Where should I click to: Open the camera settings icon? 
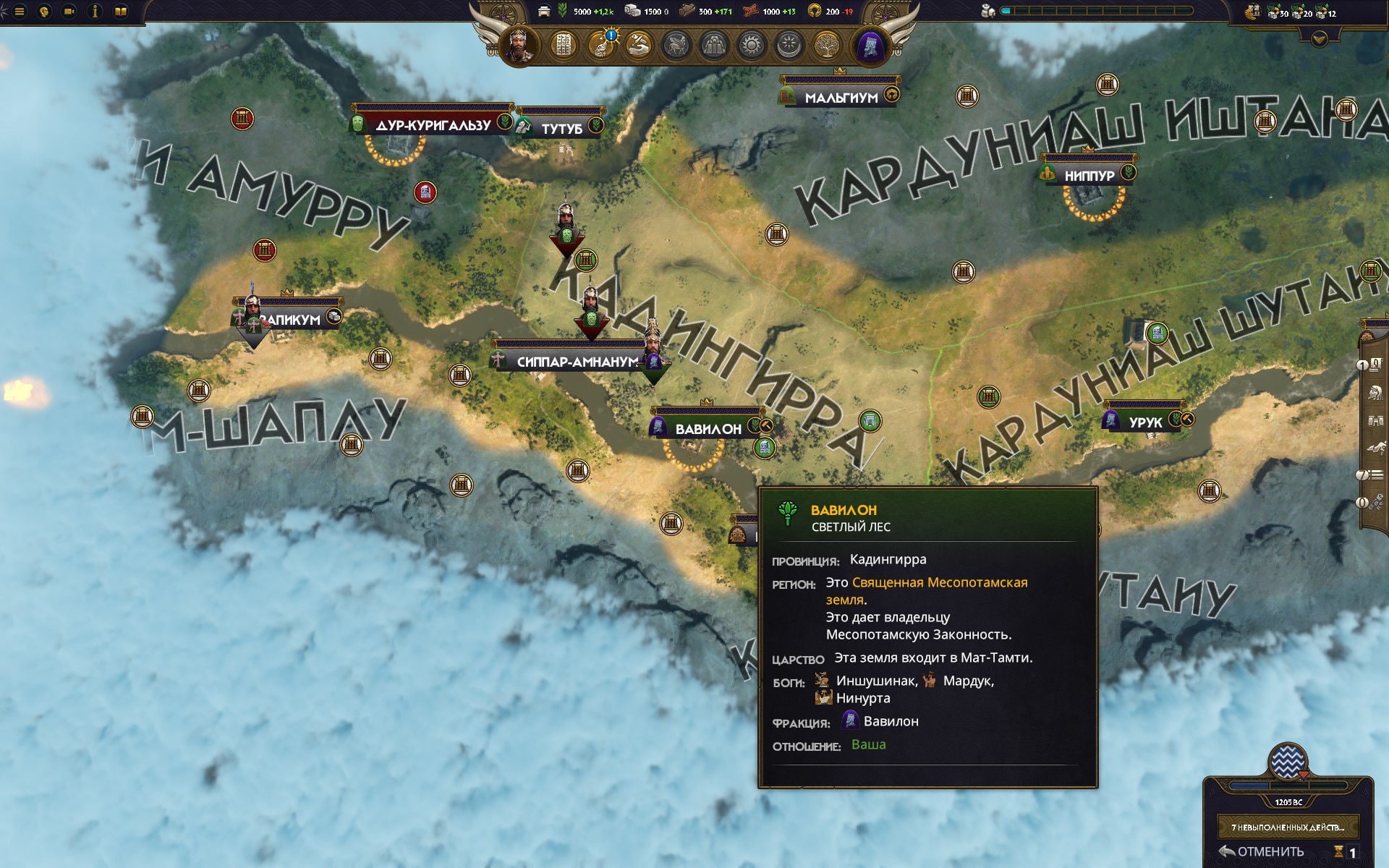[x=69, y=12]
